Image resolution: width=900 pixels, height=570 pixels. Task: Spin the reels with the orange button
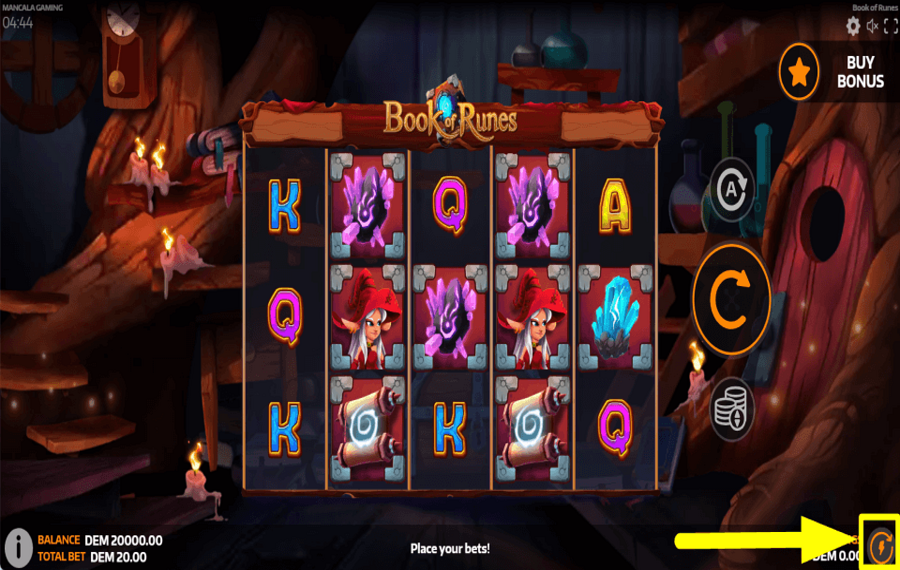click(x=731, y=300)
